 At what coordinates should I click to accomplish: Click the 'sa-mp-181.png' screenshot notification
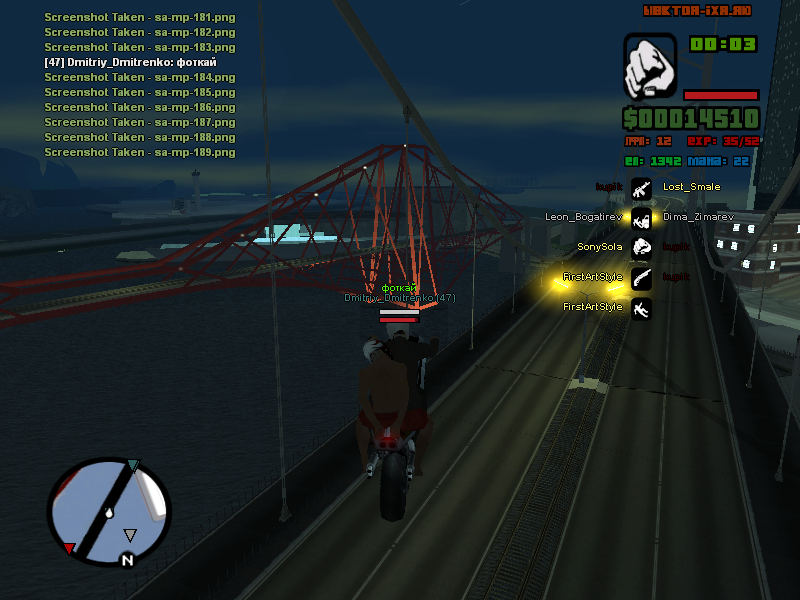coord(140,17)
